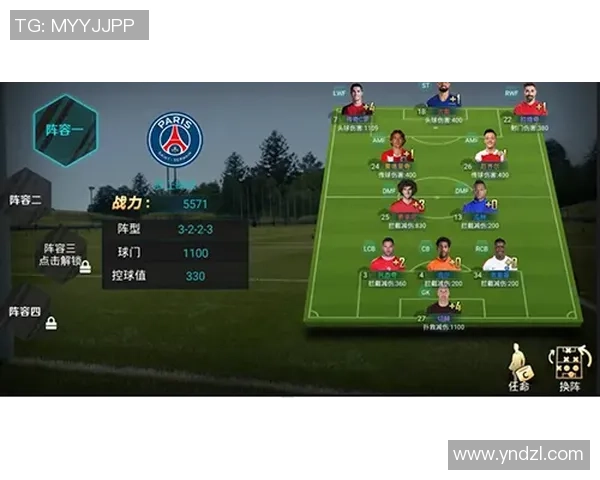The height and width of the screenshot is (480, 600).
Task: Click the Paris Saint-Germain club badge
Action: [x=175, y=139]
